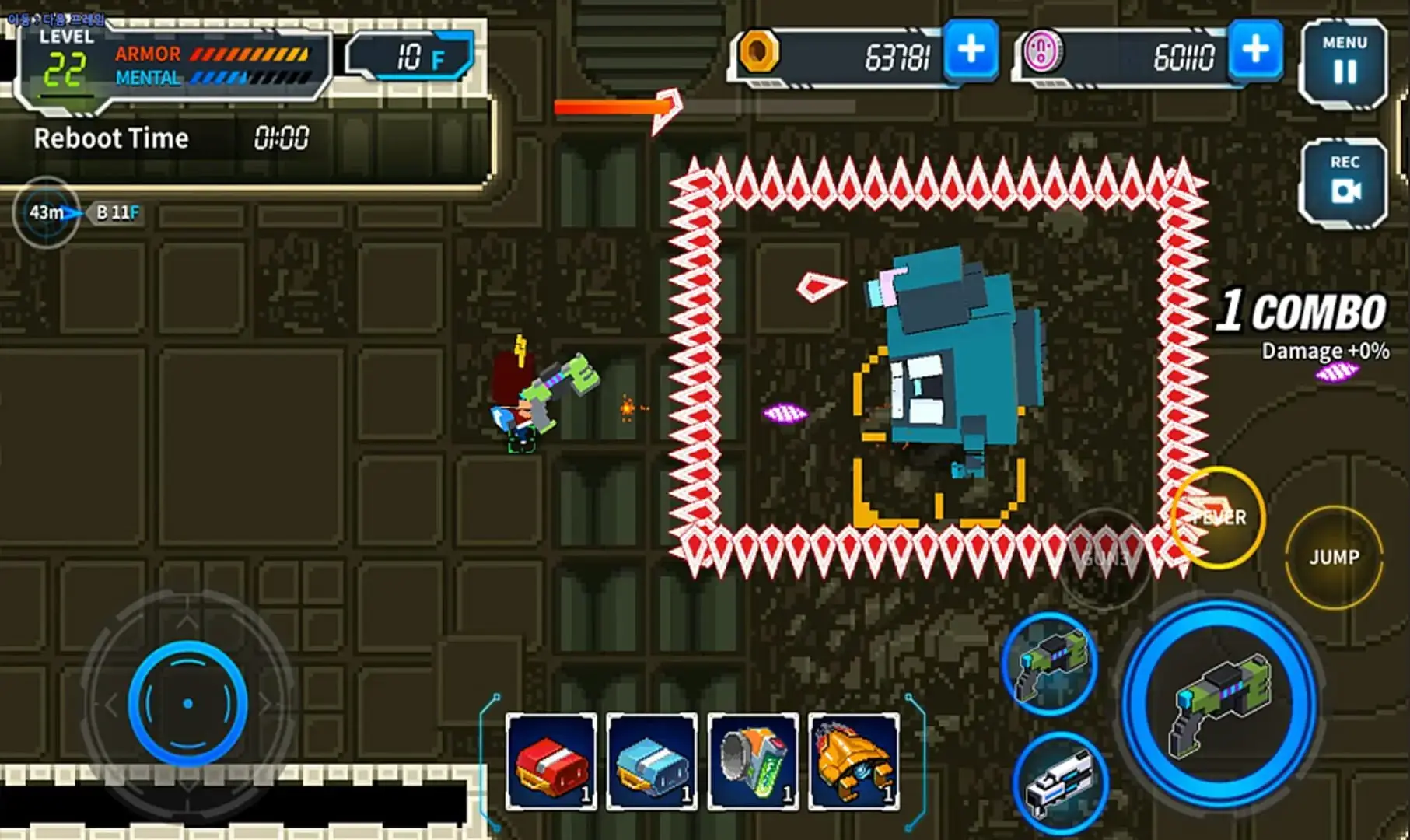Select the orange drone item slot
This screenshot has height=840, width=1410.
(x=853, y=761)
